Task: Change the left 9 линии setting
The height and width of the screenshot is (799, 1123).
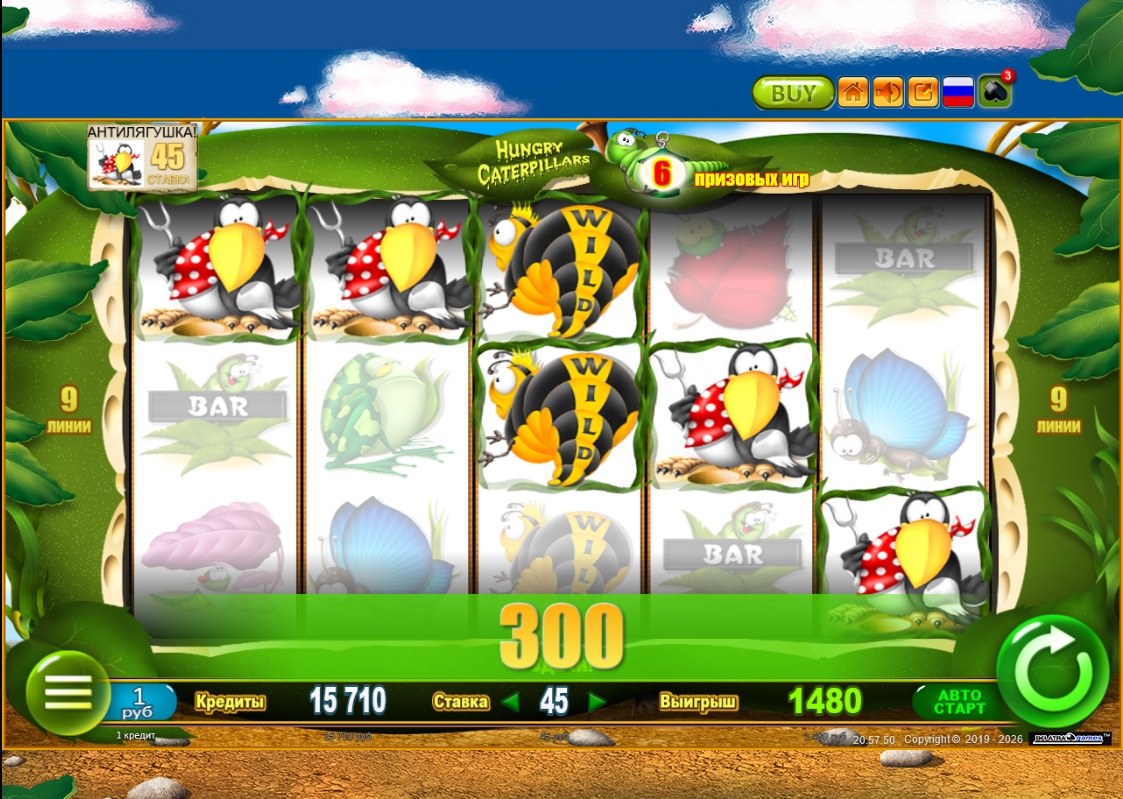Action: click(x=68, y=410)
